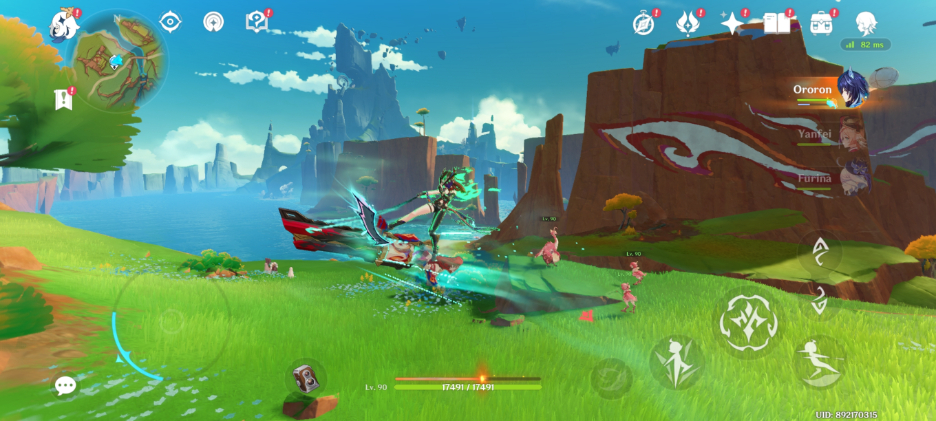Open the character head profile icon

[866, 23]
